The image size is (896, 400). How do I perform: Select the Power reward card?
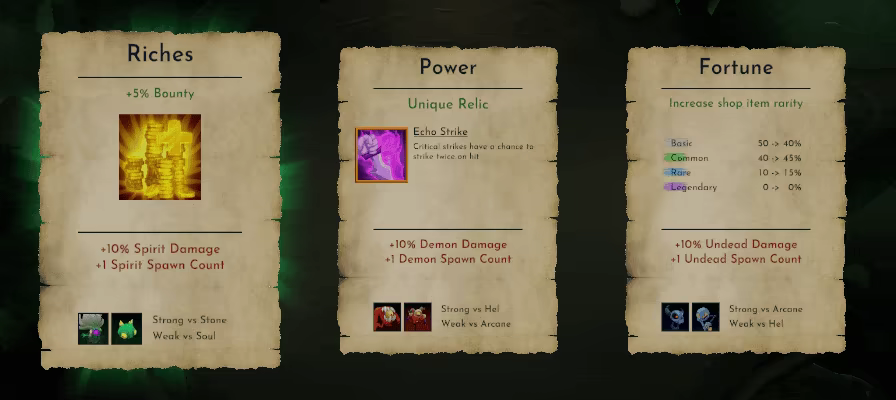pyautogui.click(x=446, y=200)
